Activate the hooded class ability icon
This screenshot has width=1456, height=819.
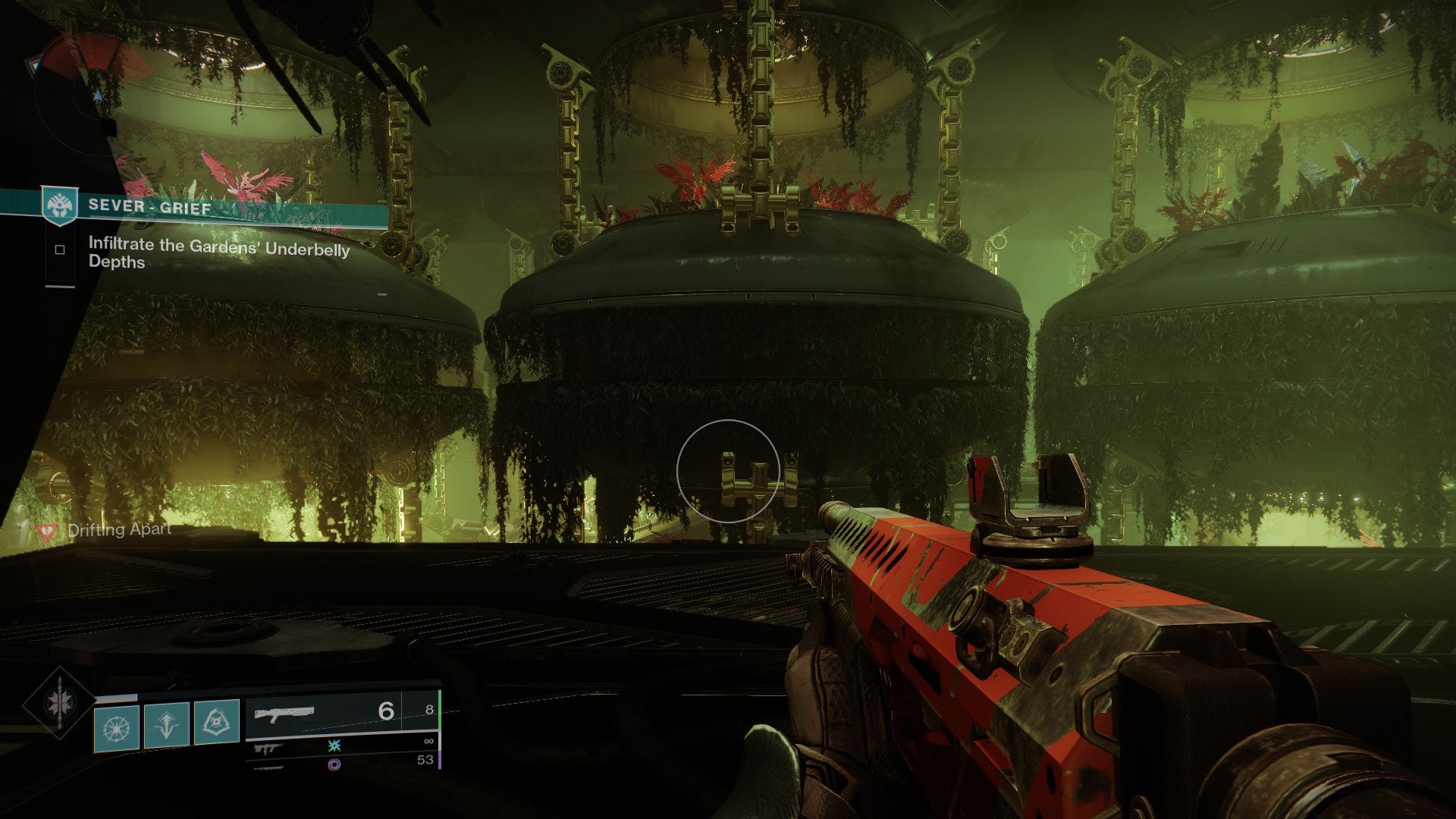pos(217,723)
